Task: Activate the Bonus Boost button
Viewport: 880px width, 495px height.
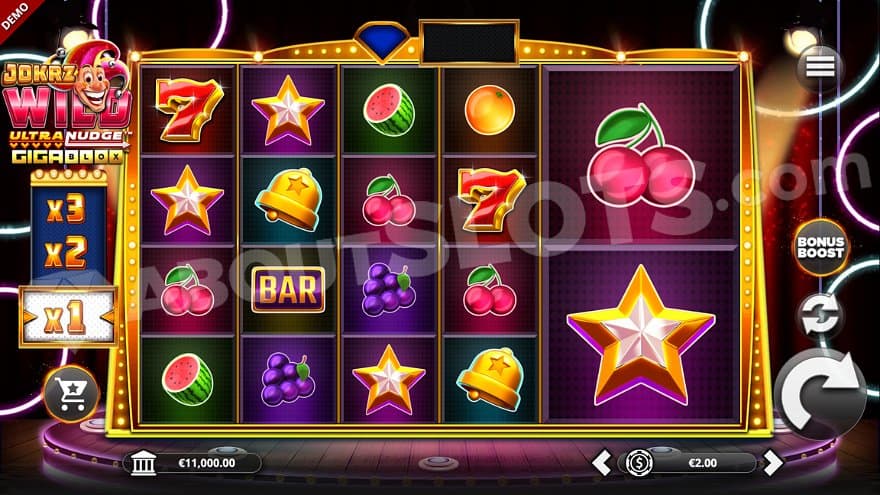Action: click(x=819, y=246)
